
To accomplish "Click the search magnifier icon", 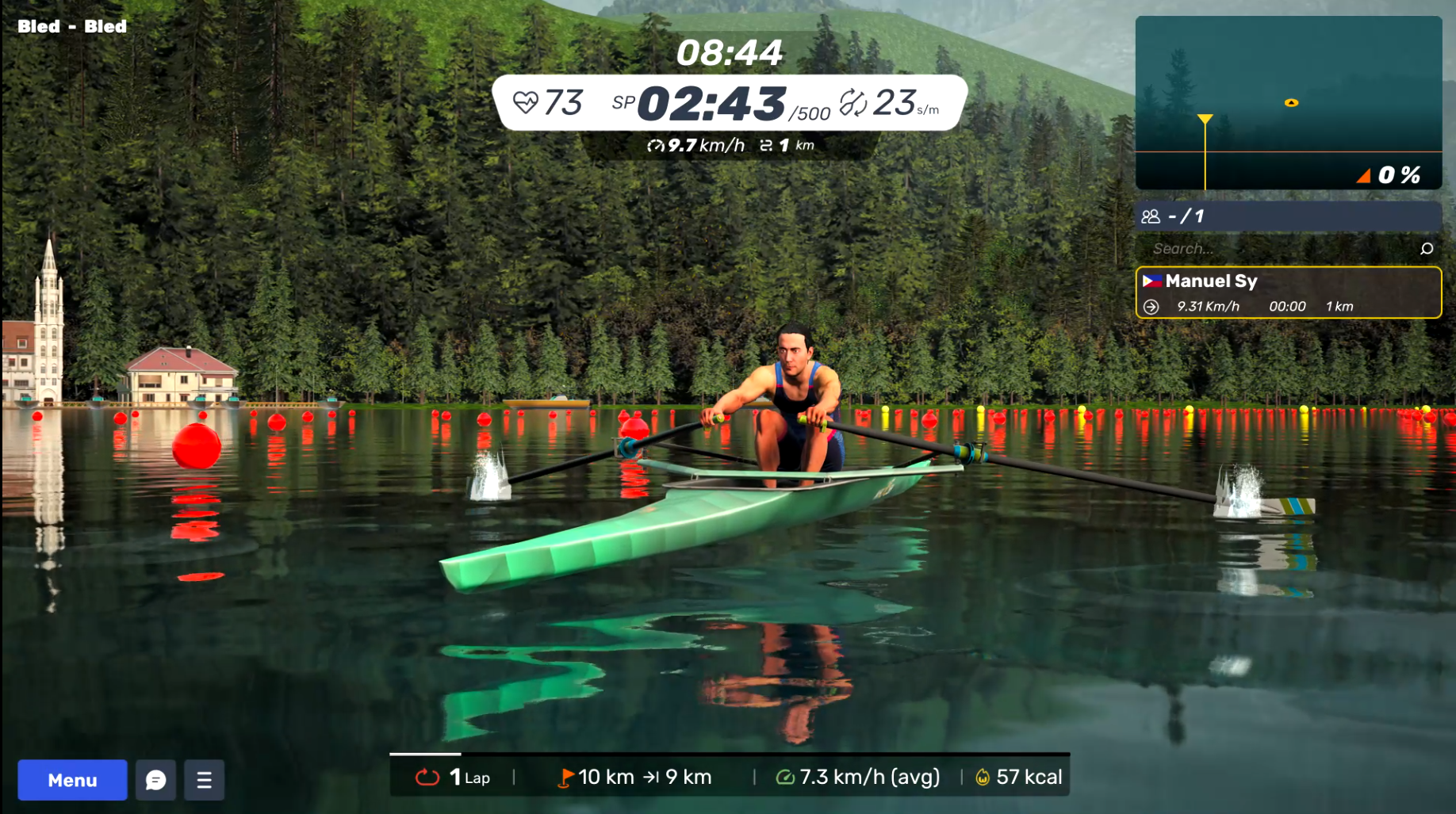I will [x=1425, y=248].
